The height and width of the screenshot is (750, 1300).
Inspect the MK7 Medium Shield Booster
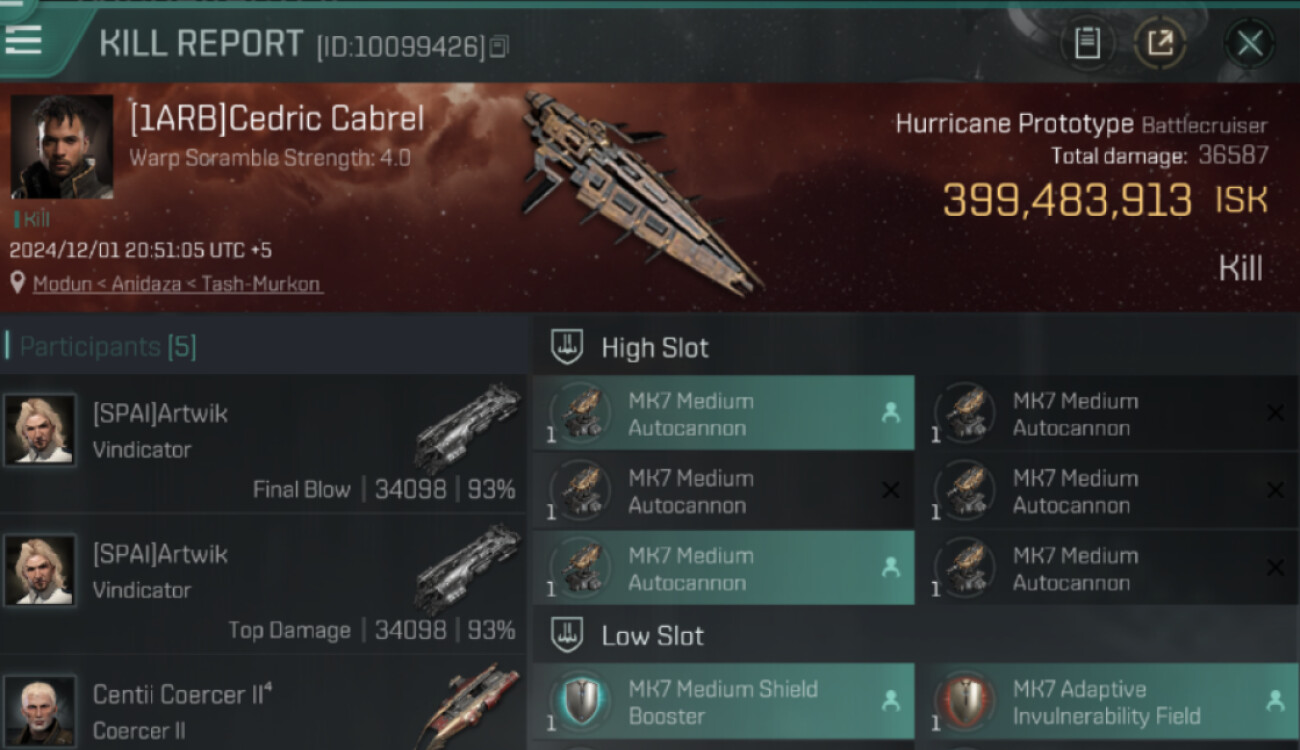pyautogui.click(x=723, y=702)
